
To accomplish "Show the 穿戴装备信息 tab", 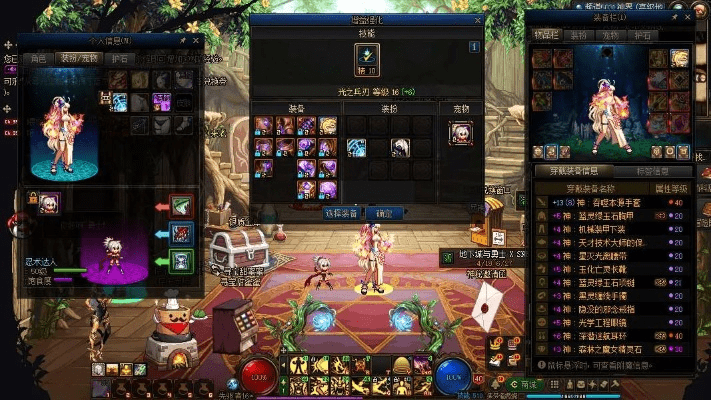I will click(569, 170).
